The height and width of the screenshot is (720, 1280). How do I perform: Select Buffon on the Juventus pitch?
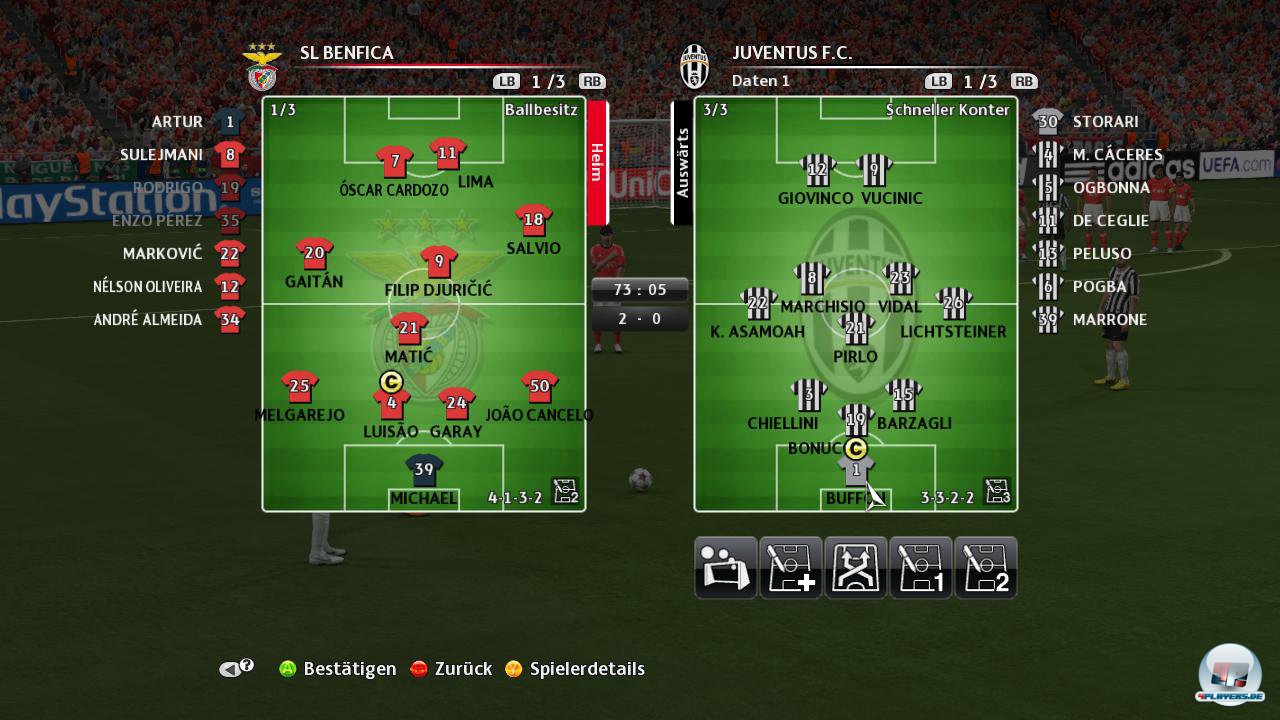click(856, 470)
